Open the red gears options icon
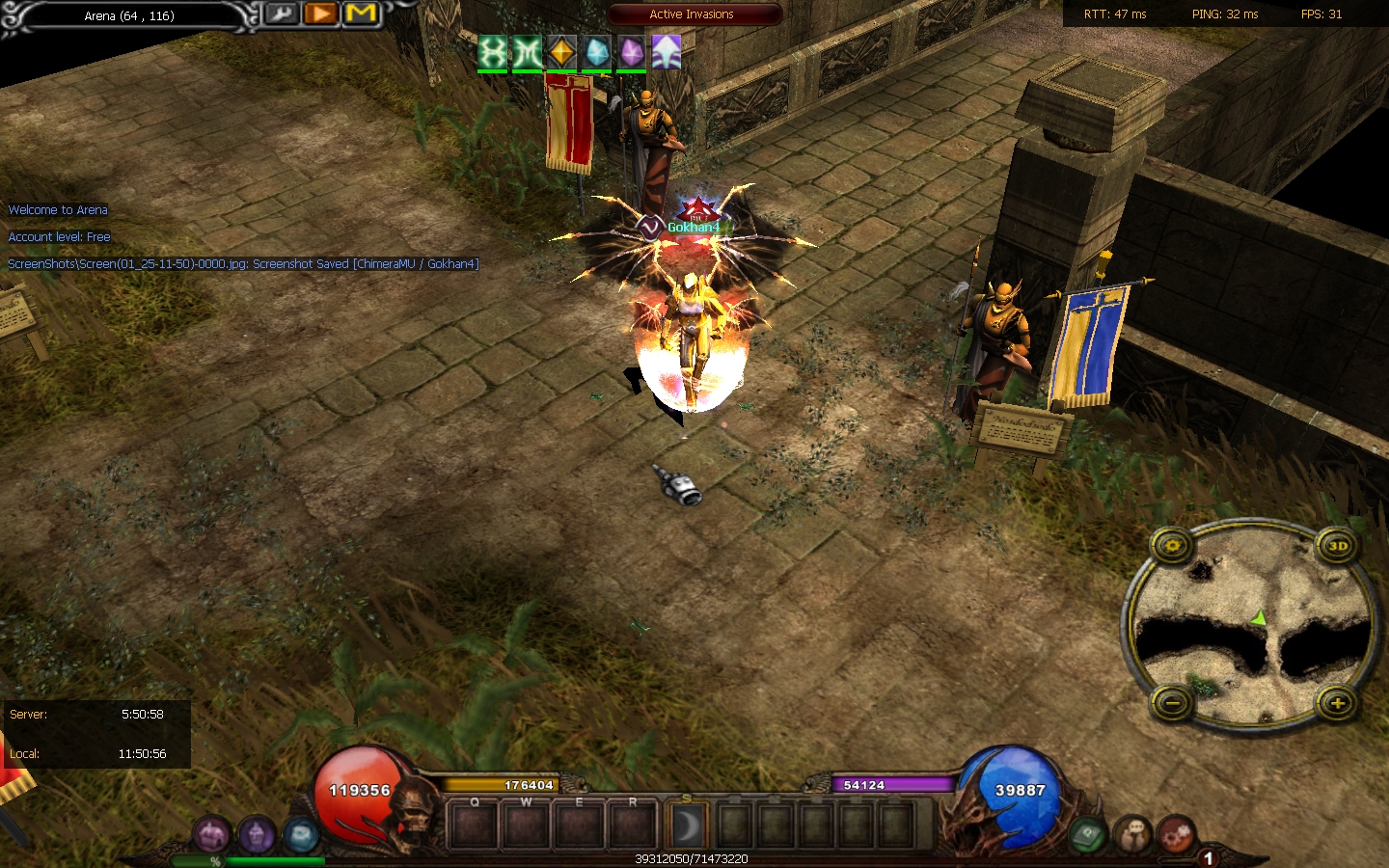The height and width of the screenshot is (868, 1389). pyautogui.click(x=1176, y=835)
